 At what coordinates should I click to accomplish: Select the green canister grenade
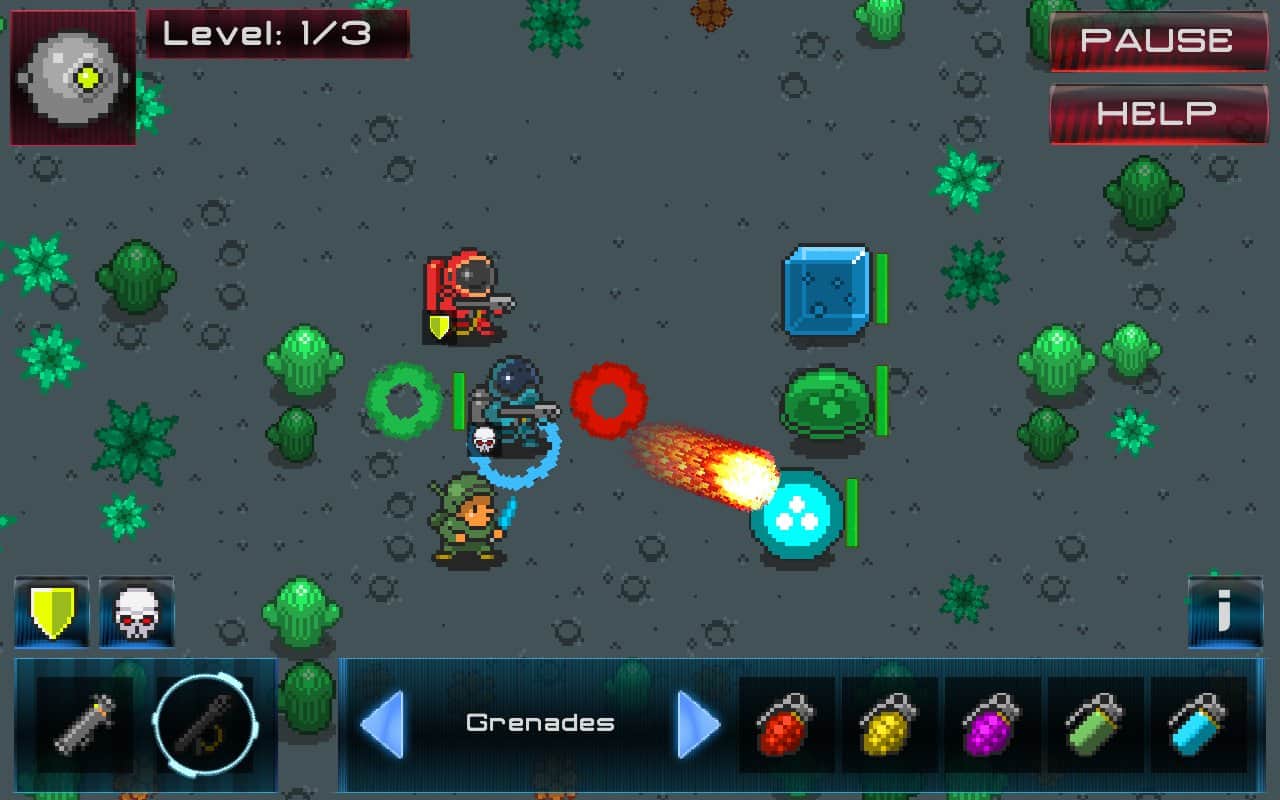[1094, 724]
